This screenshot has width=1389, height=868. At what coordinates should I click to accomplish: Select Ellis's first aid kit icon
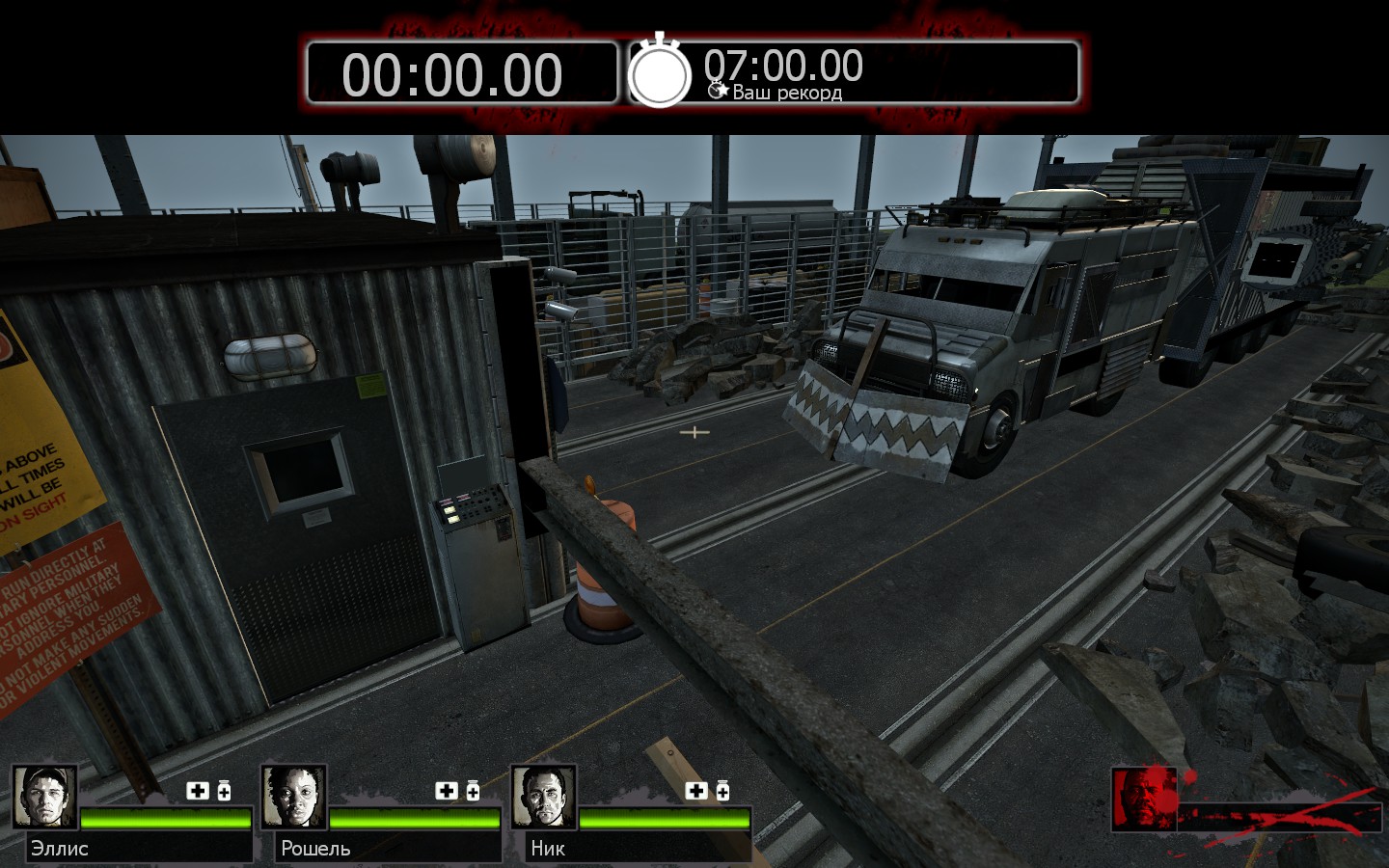click(198, 791)
